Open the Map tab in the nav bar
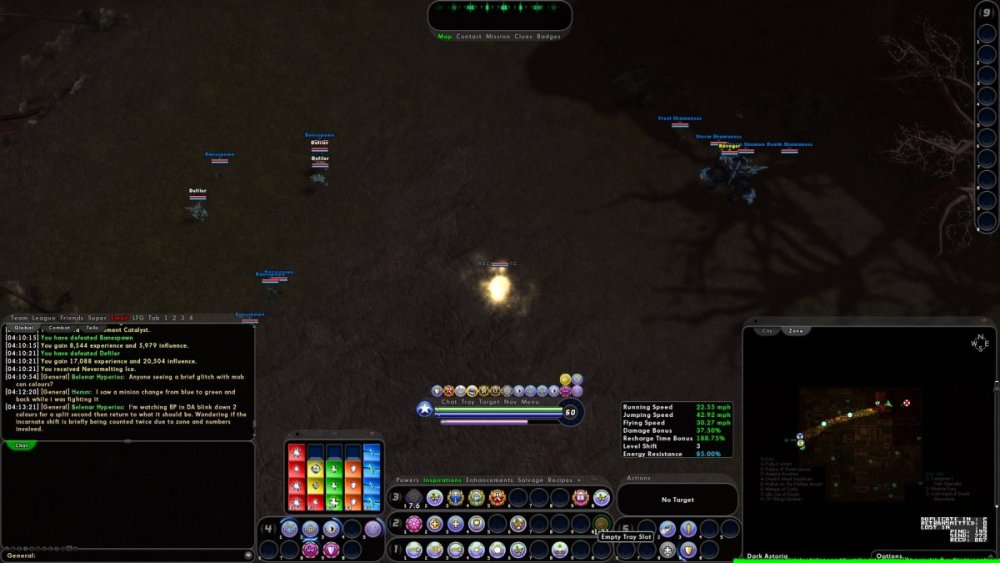This screenshot has height=563, width=1000. click(445, 37)
